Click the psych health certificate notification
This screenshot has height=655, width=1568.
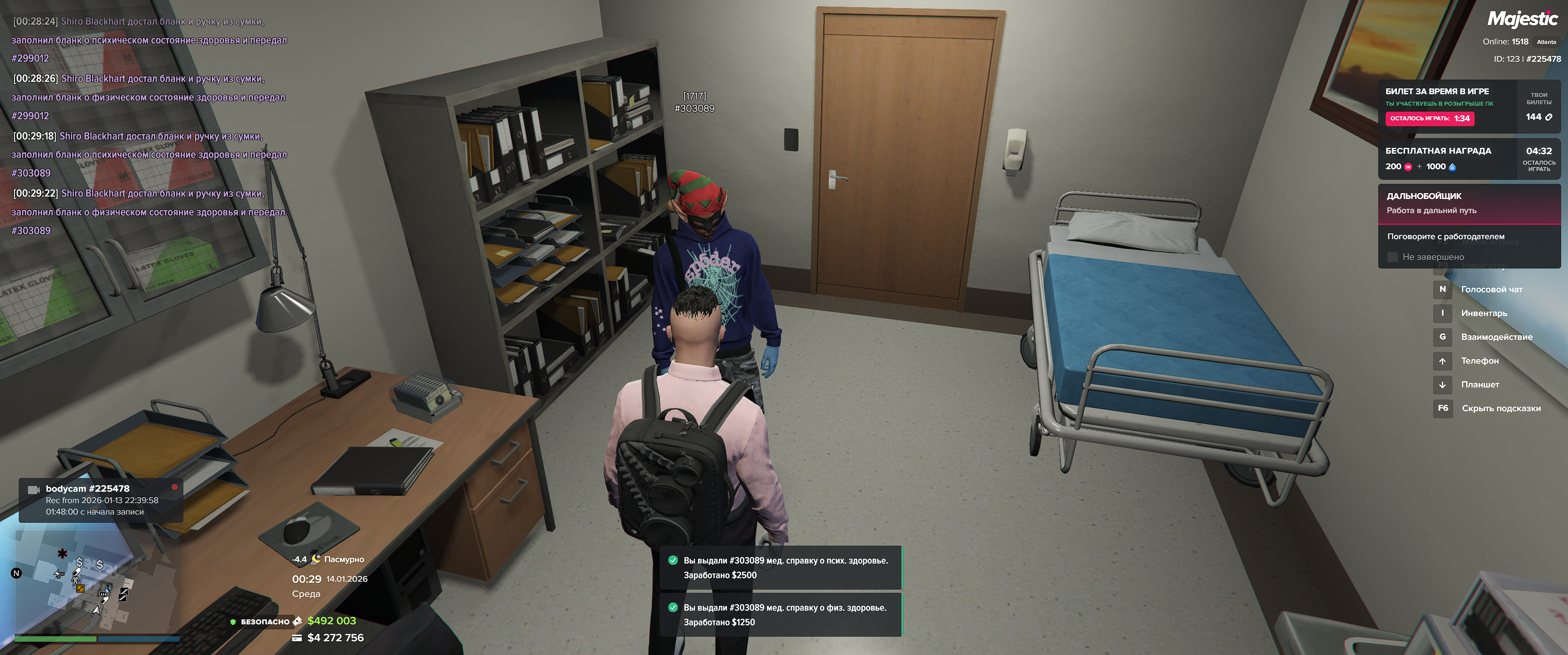click(x=781, y=567)
